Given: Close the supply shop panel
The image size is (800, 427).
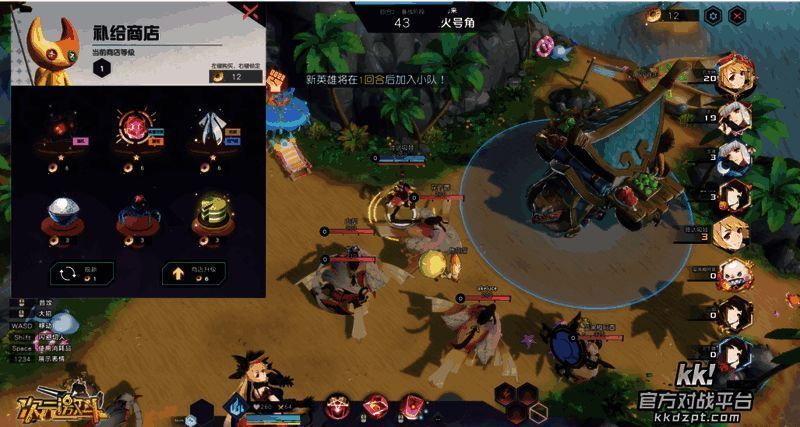Looking at the screenshot, I should [x=251, y=14].
